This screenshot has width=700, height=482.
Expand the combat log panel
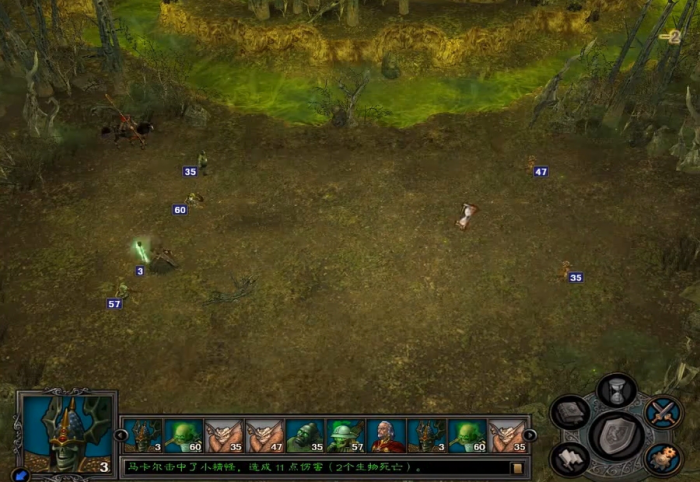(x=517, y=467)
